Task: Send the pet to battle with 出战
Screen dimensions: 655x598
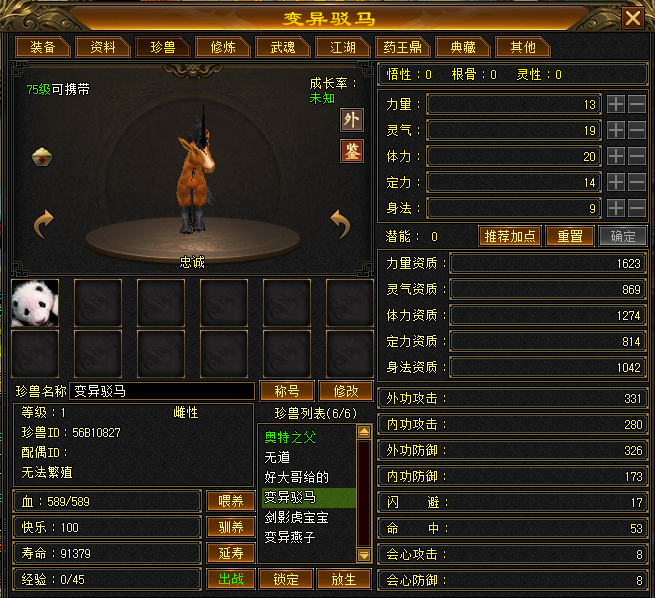Action: point(230,579)
